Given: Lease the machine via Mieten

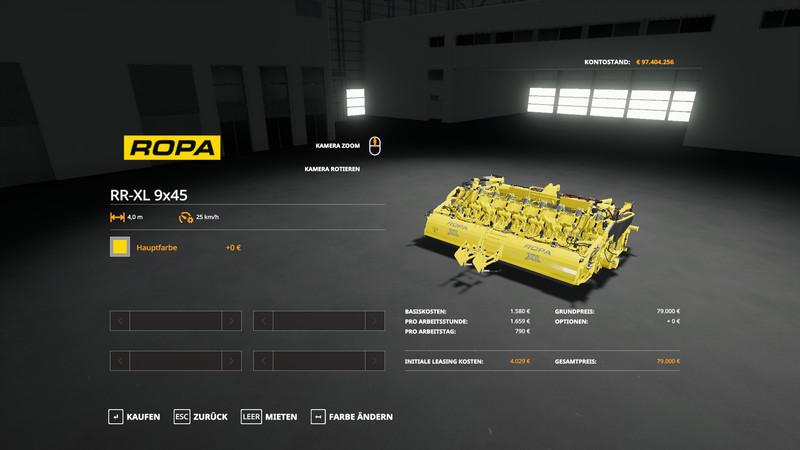Looking at the screenshot, I should [269, 416].
